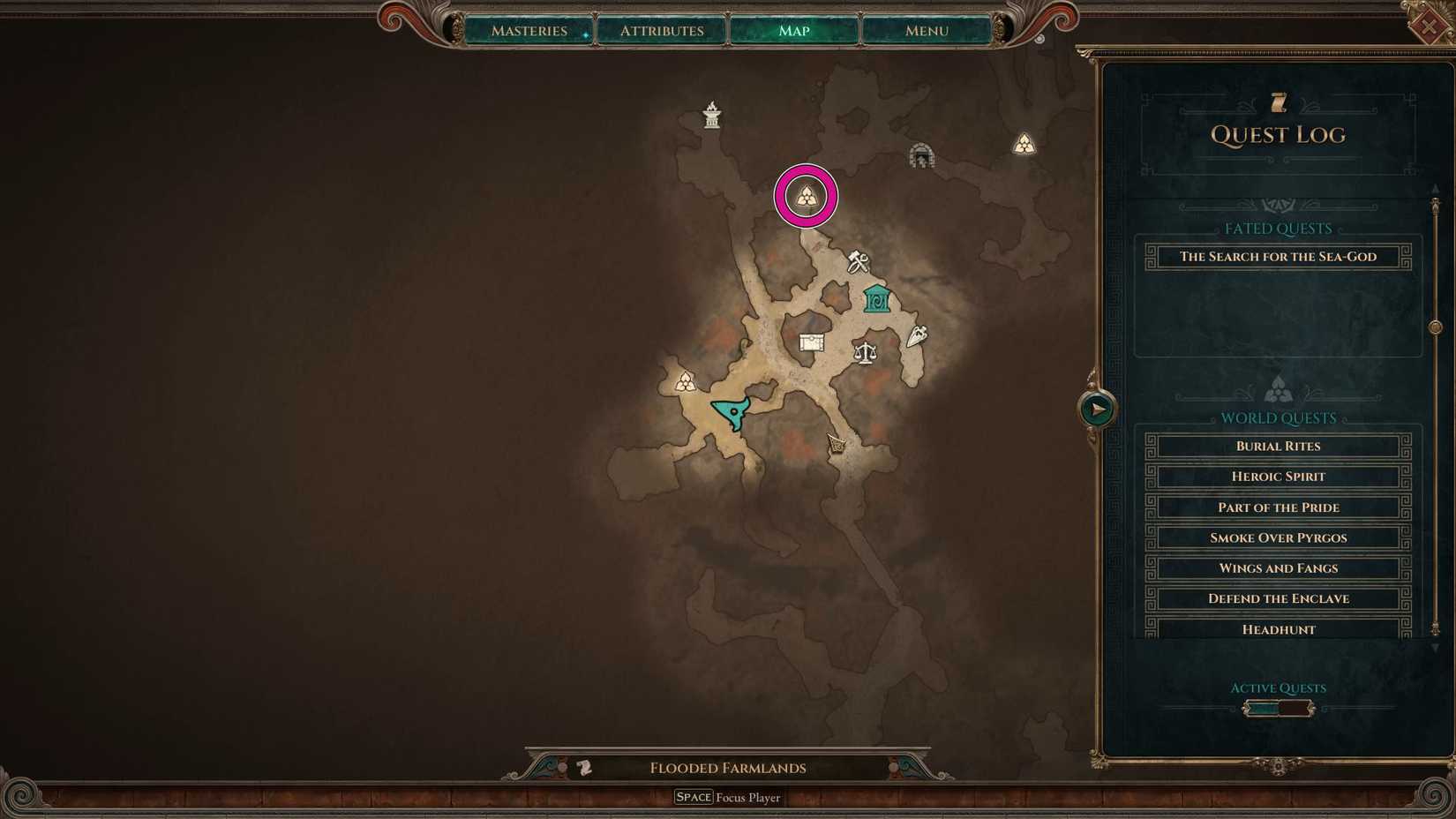Select the Part of the Pride quest

coord(1277,507)
